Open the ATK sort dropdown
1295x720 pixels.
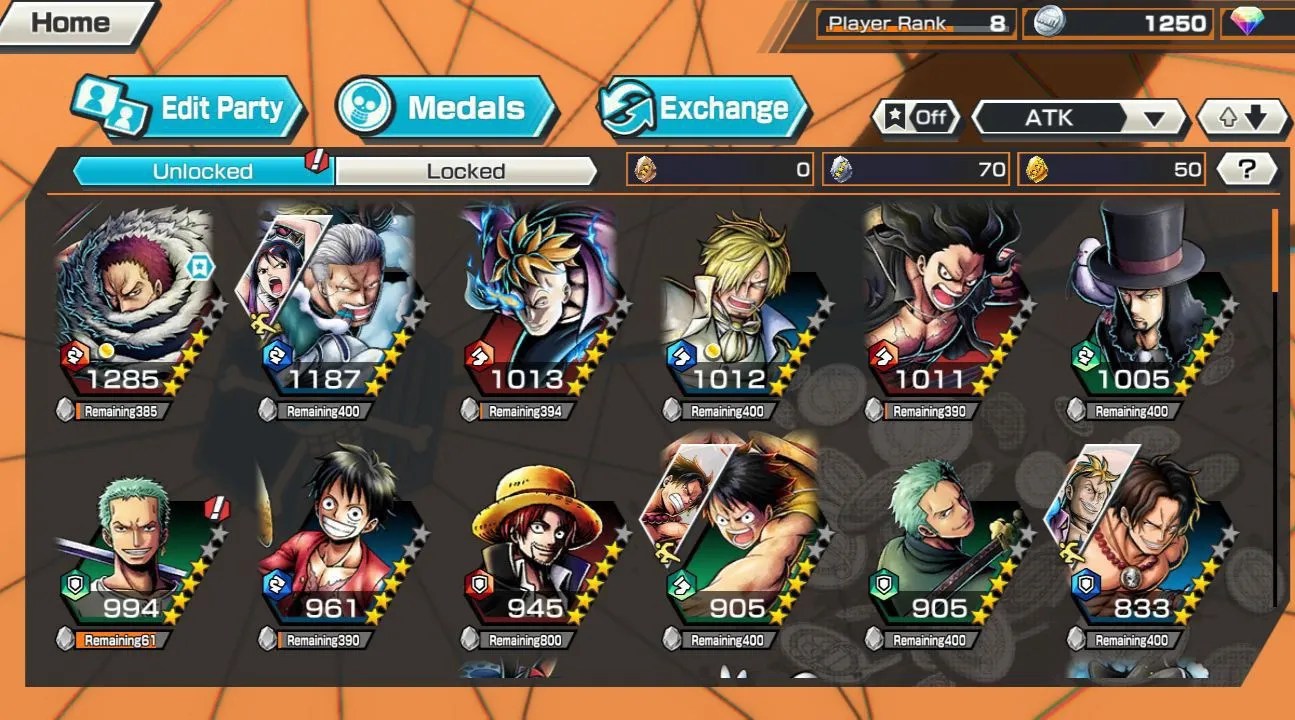click(x=1078, y=118)
